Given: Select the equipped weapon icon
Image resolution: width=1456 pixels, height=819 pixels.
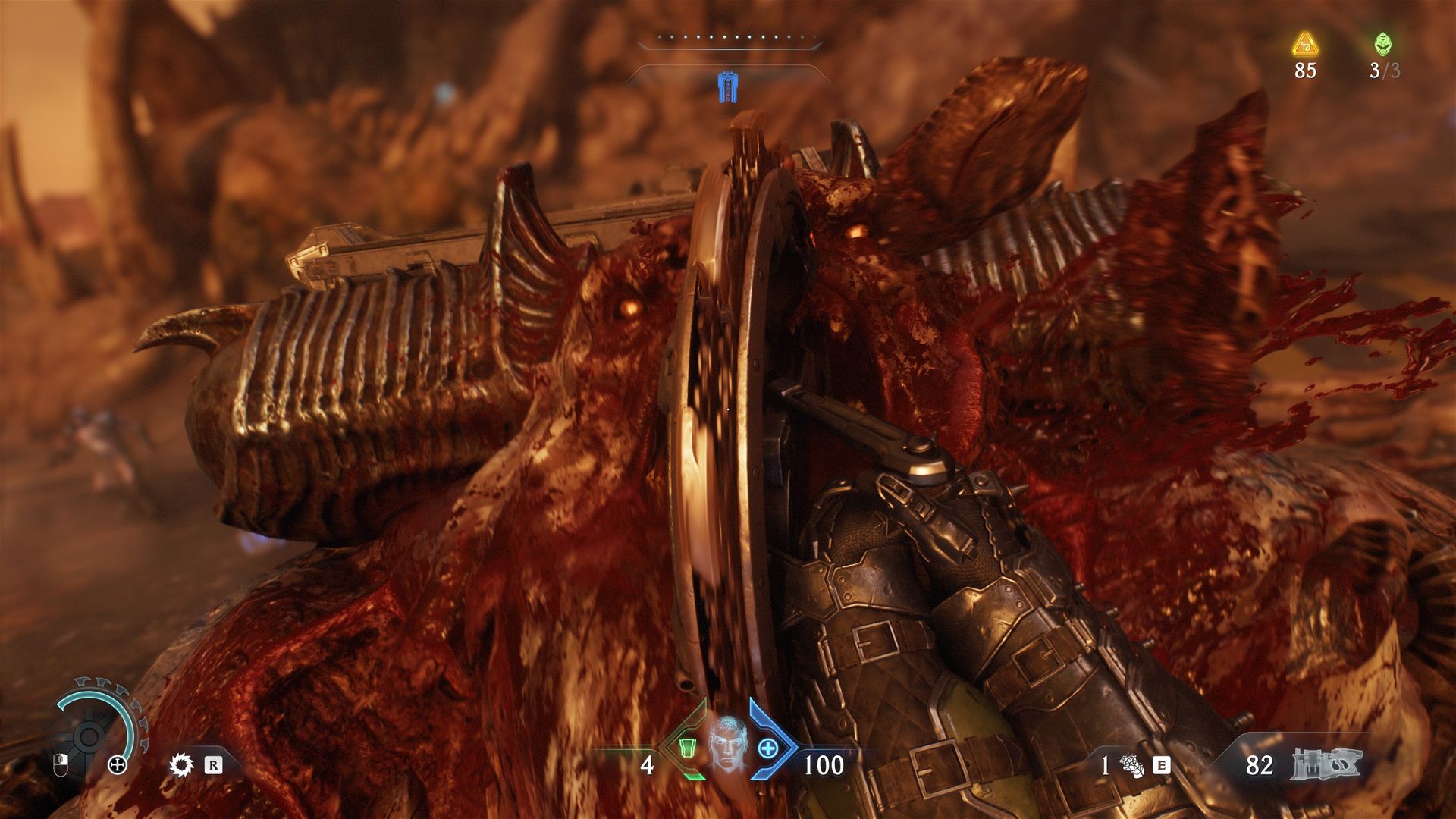Looking at the screenshot, I should (1326, 764).
